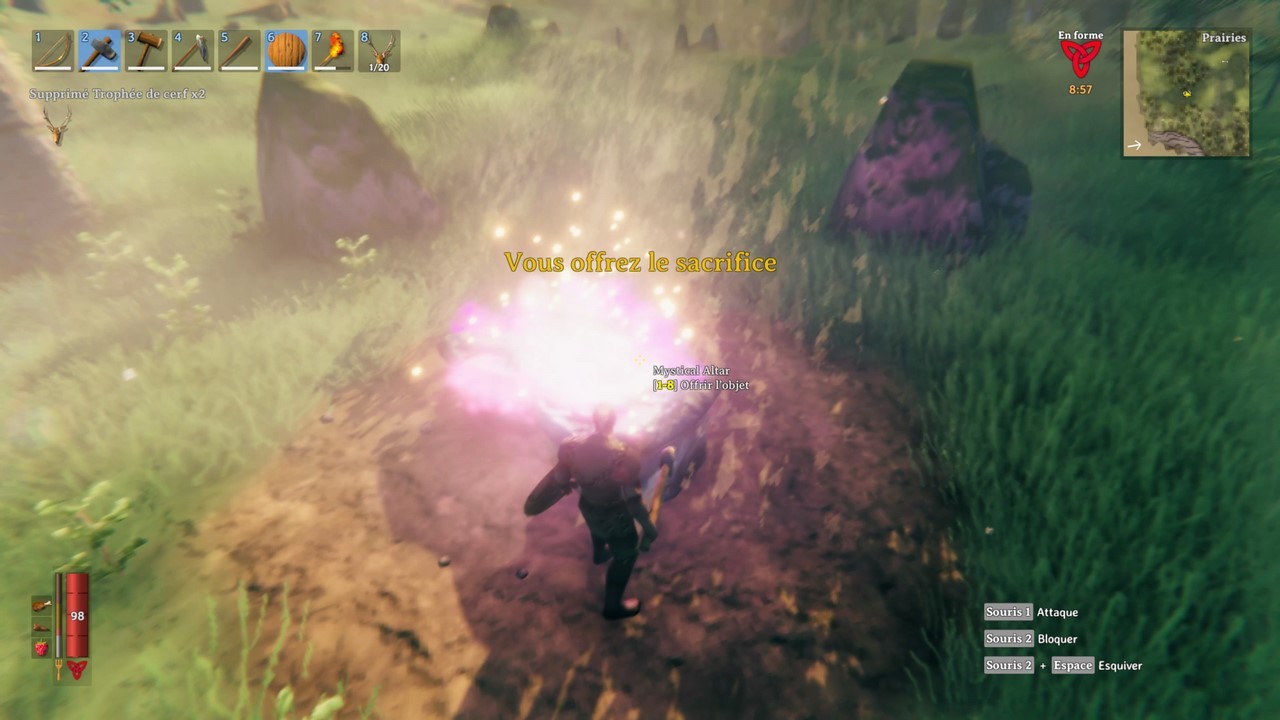Click the fork icon below the food bar

click(59, 668)
